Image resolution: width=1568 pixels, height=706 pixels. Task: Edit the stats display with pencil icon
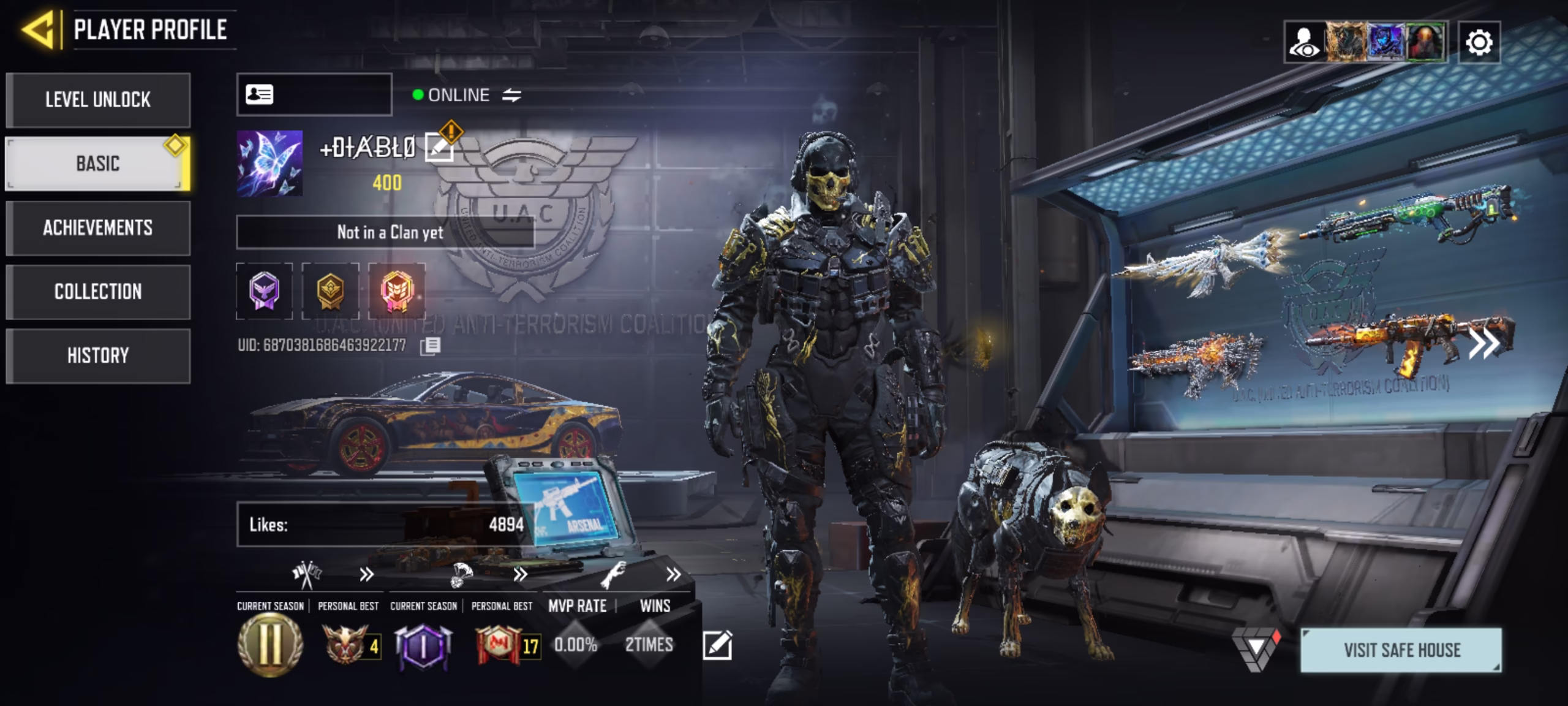(717, 645)
